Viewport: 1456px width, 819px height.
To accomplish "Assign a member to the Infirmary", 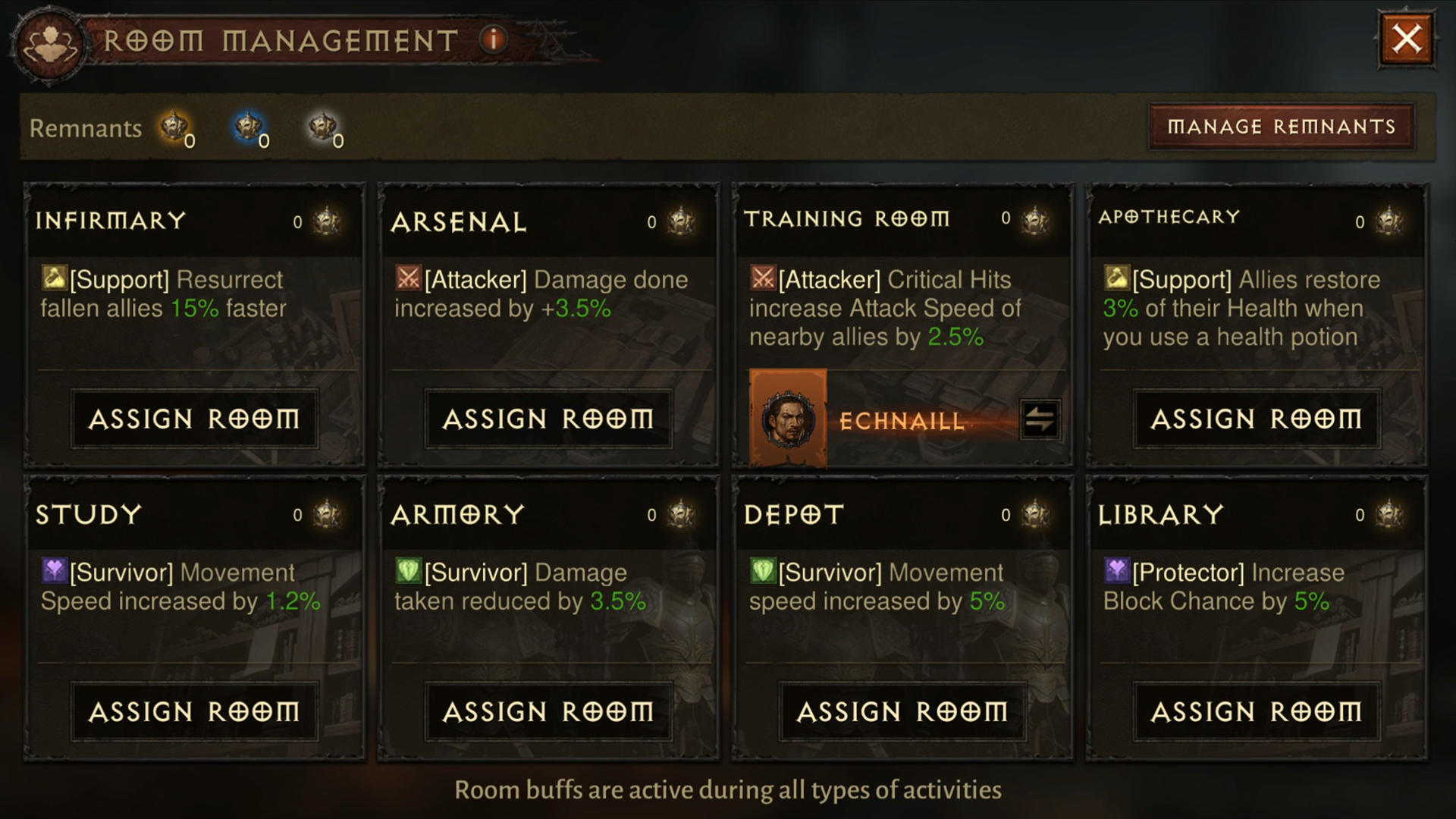I will [x=194, y=419].
